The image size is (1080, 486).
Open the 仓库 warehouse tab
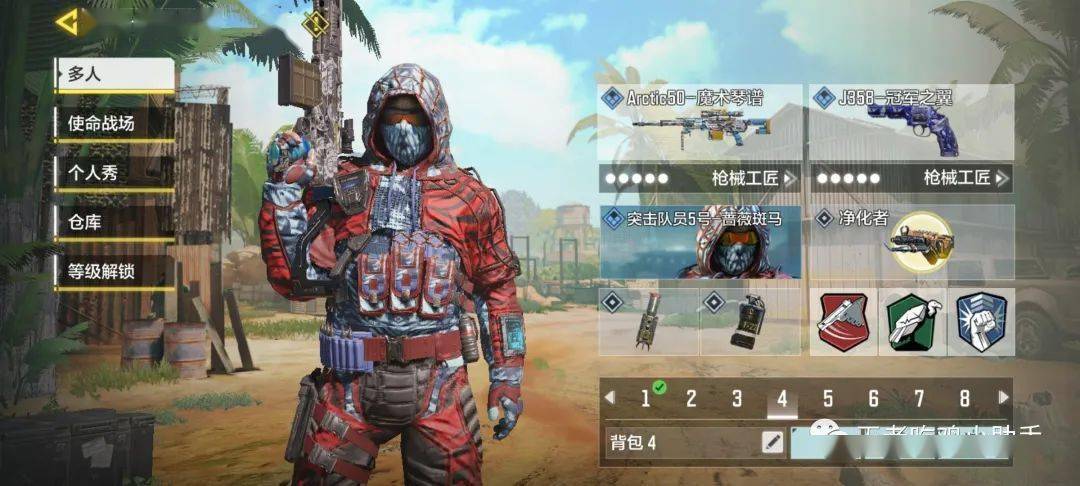pos(114,222)
